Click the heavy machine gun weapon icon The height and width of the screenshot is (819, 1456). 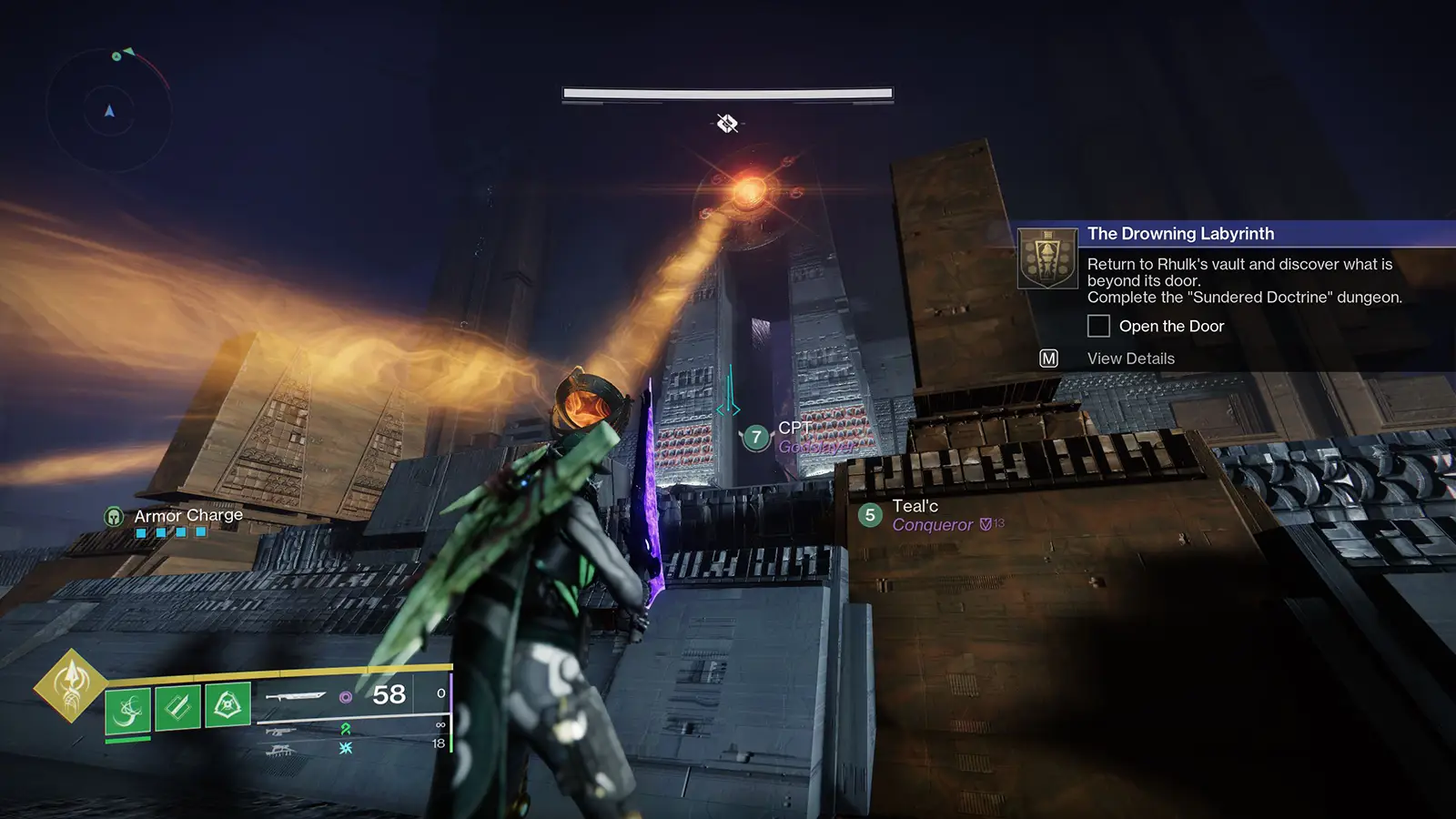(x=282, y=751)
